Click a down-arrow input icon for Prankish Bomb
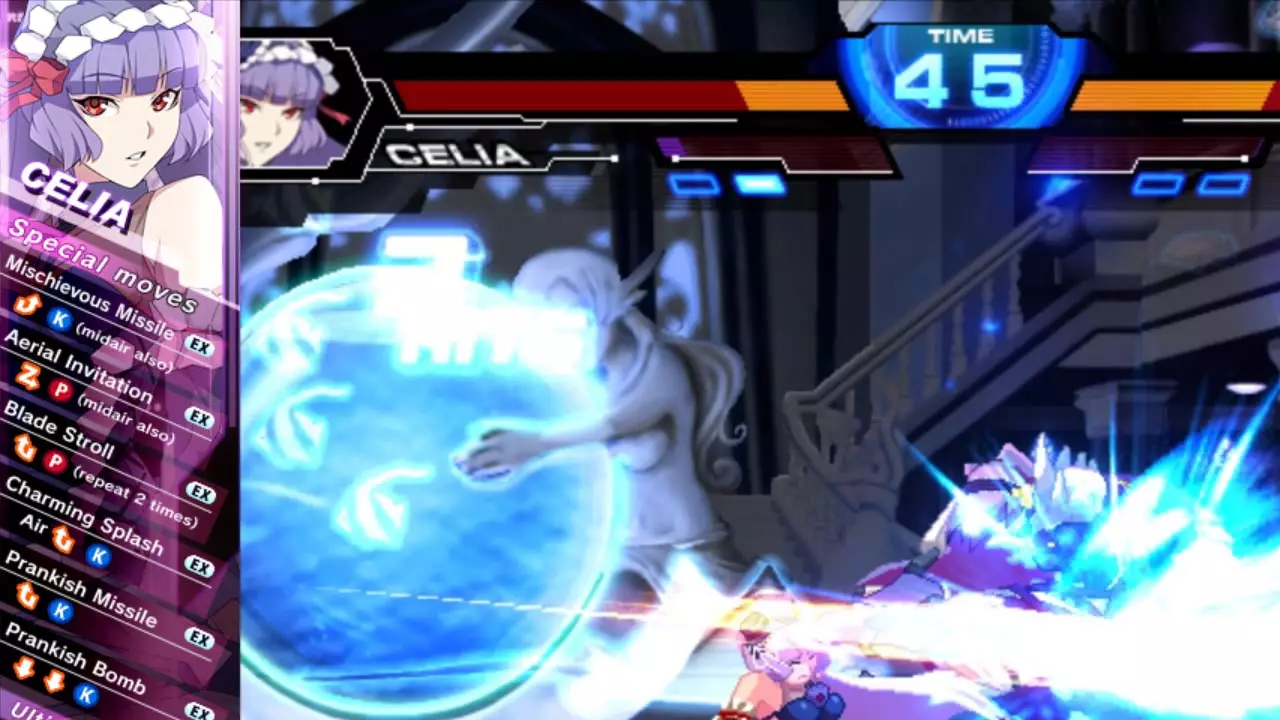The height and width of the screenshot is (720, 1280). (x=23, y=668)
